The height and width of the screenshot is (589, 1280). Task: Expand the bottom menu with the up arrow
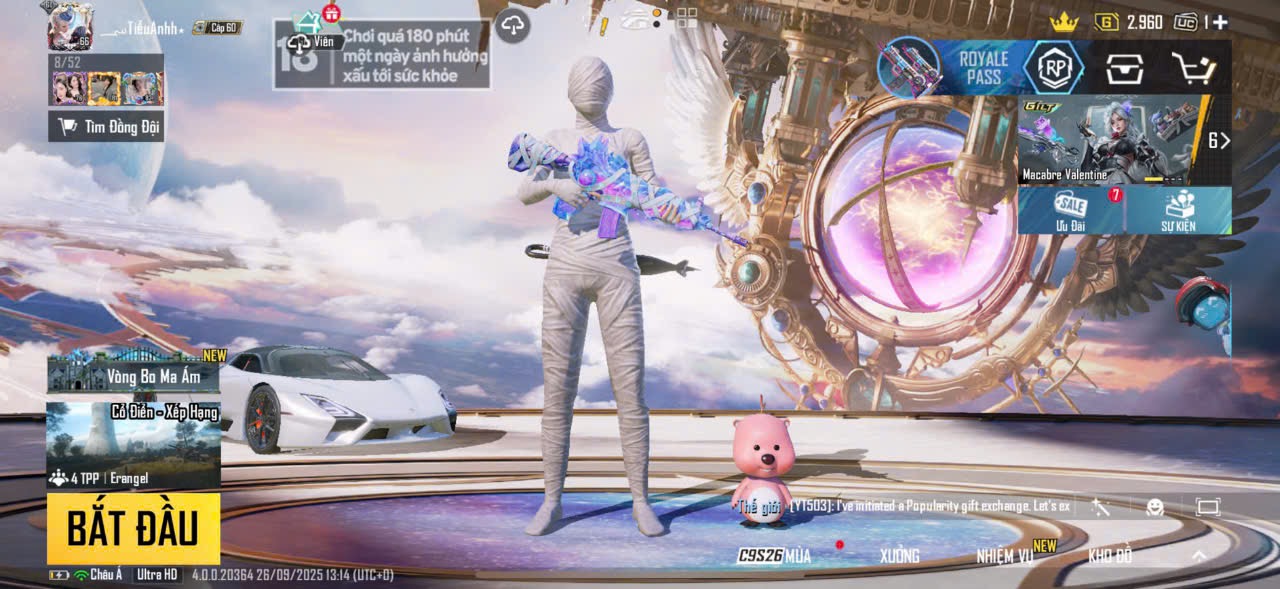point(1199,556)
